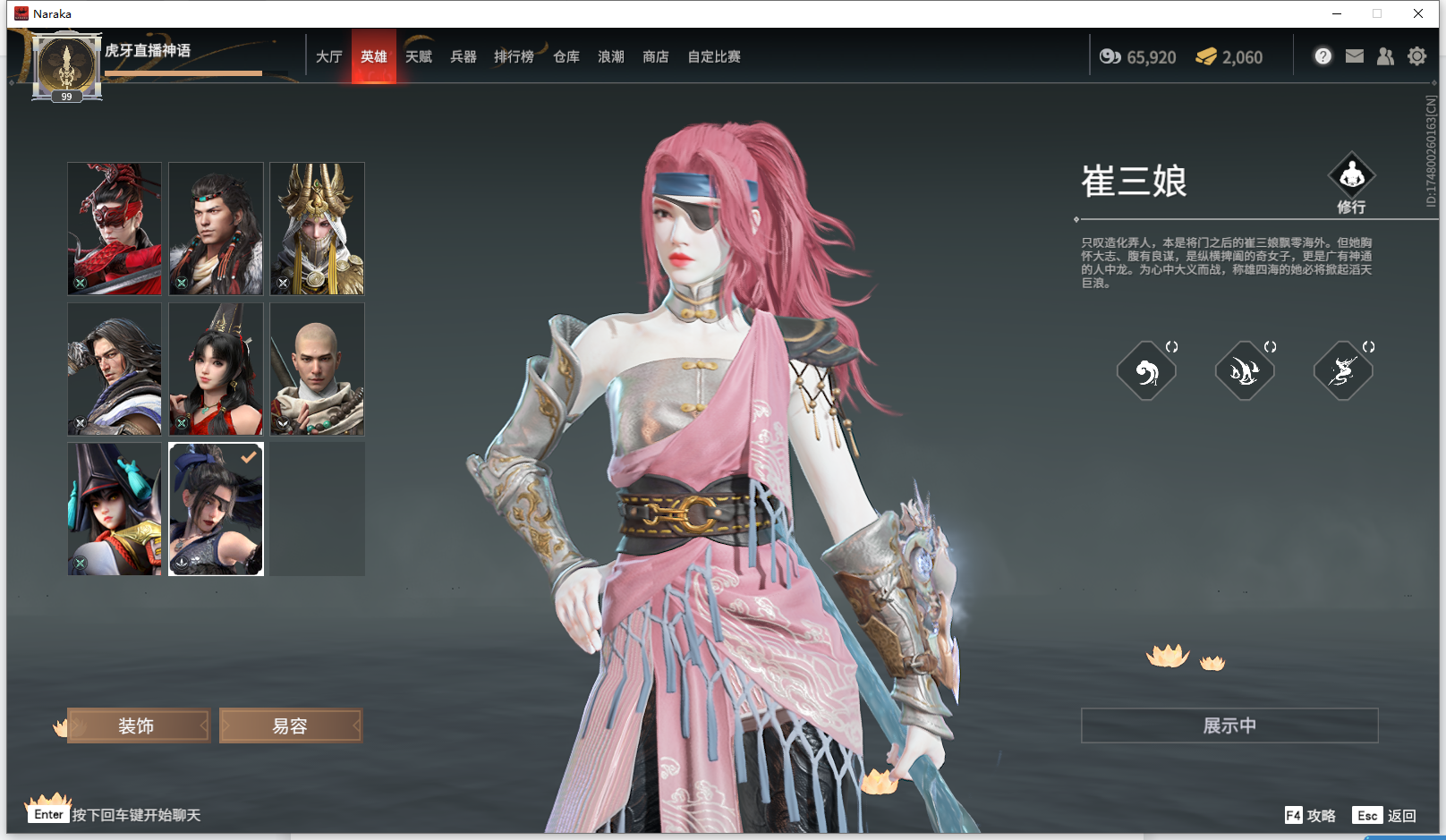
Task: Select the bald monk hero portrait
Action: pos(317,369)
